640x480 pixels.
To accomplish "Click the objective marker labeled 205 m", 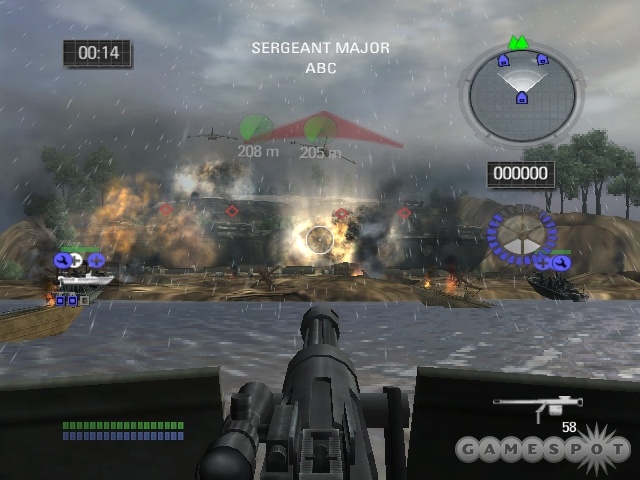I will [x=320, y=129].
